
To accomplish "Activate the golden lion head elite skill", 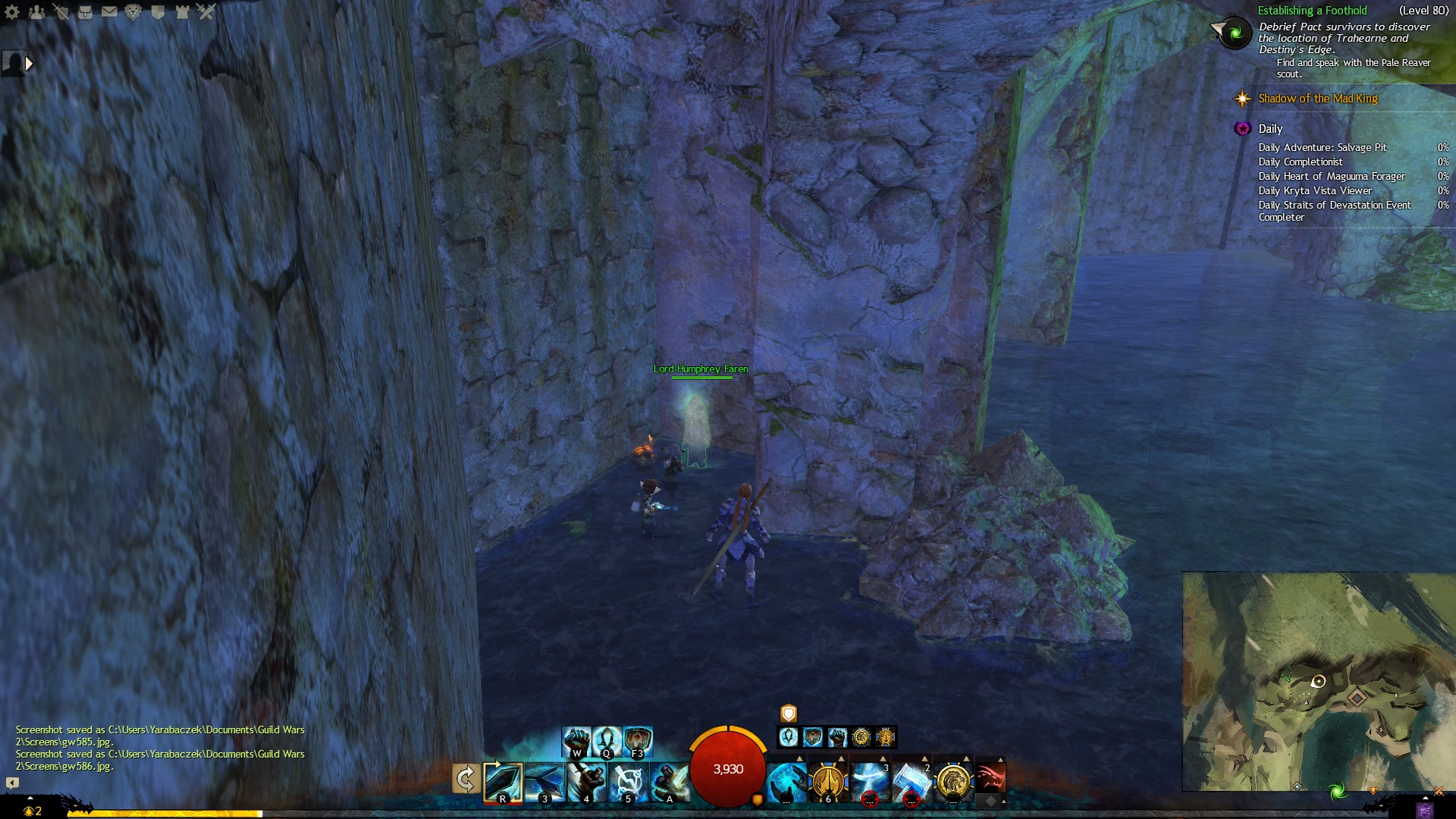I will tap(952, 782).
